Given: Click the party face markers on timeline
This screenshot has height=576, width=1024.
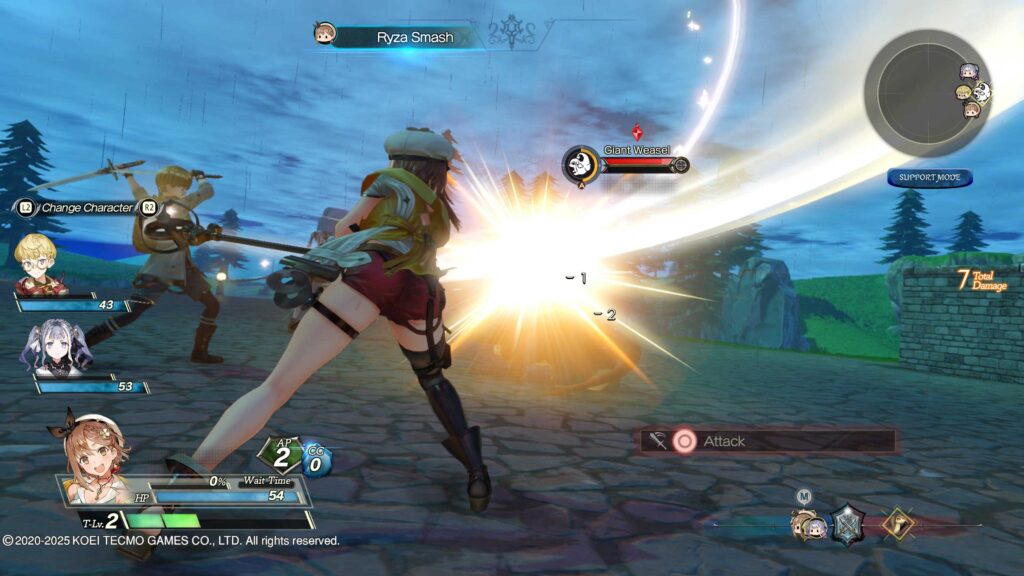Looking at the screenshot, I should point(807,524).
